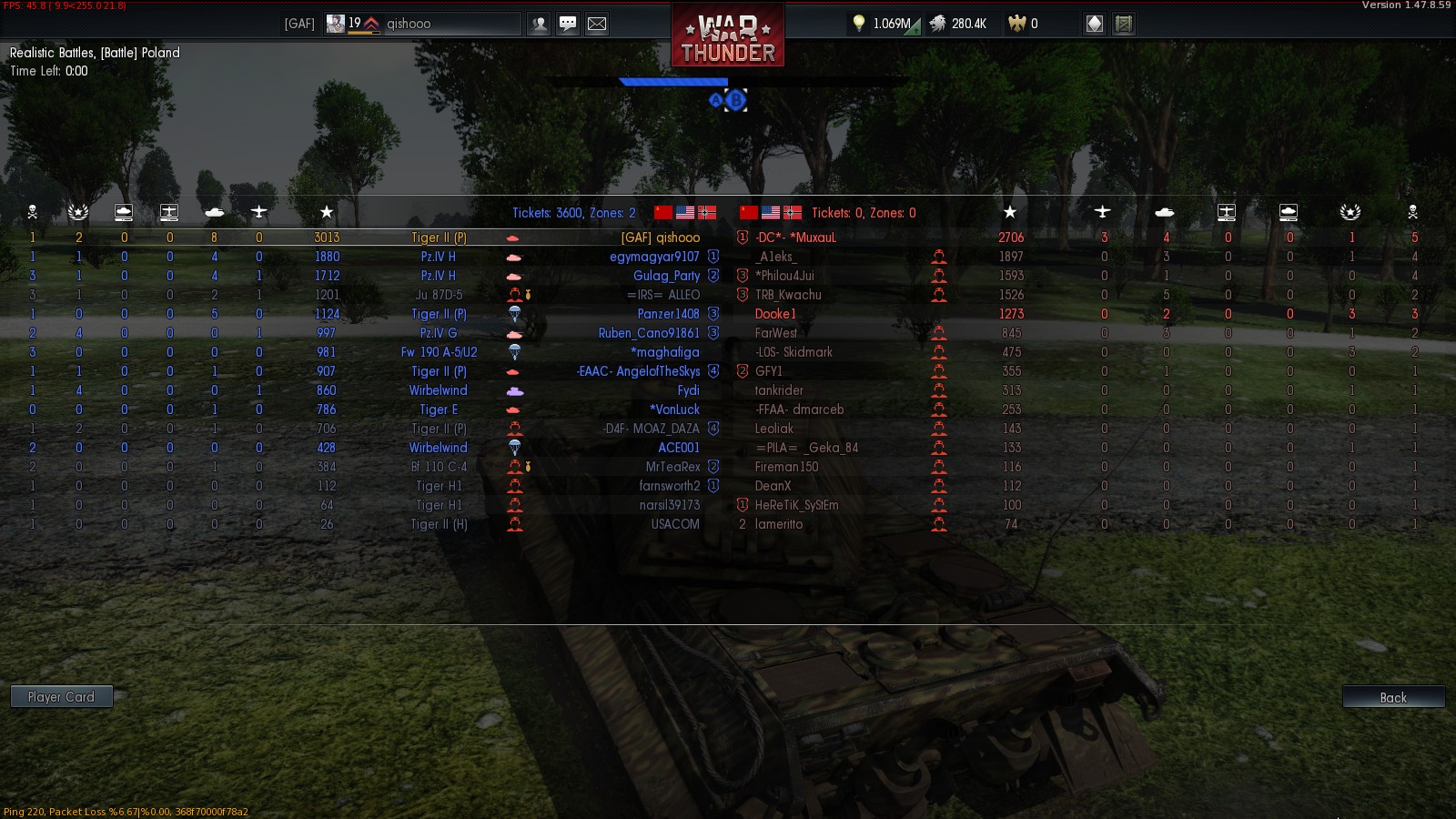Click the Silver Lions balance
The width and height of the screenshot is (1456, 819).
coord(958,24)
